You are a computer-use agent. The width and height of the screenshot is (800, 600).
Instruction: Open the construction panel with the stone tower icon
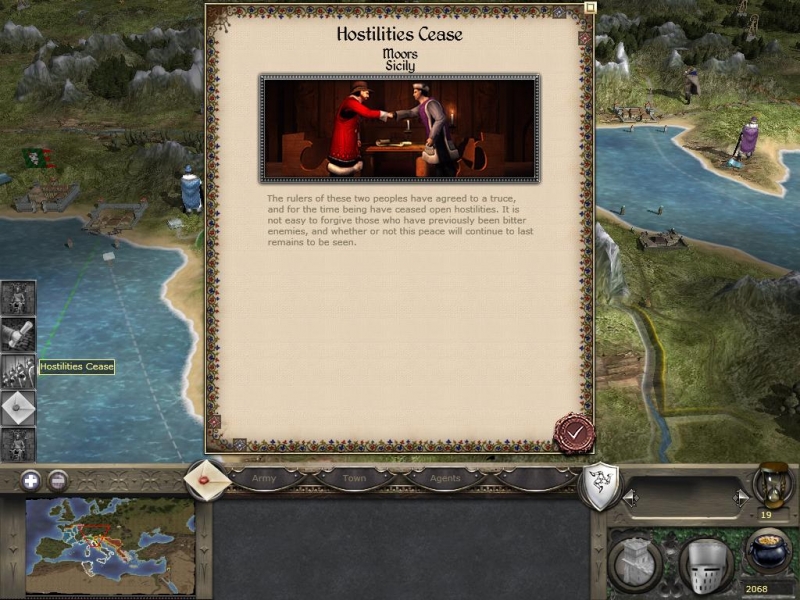636,564
